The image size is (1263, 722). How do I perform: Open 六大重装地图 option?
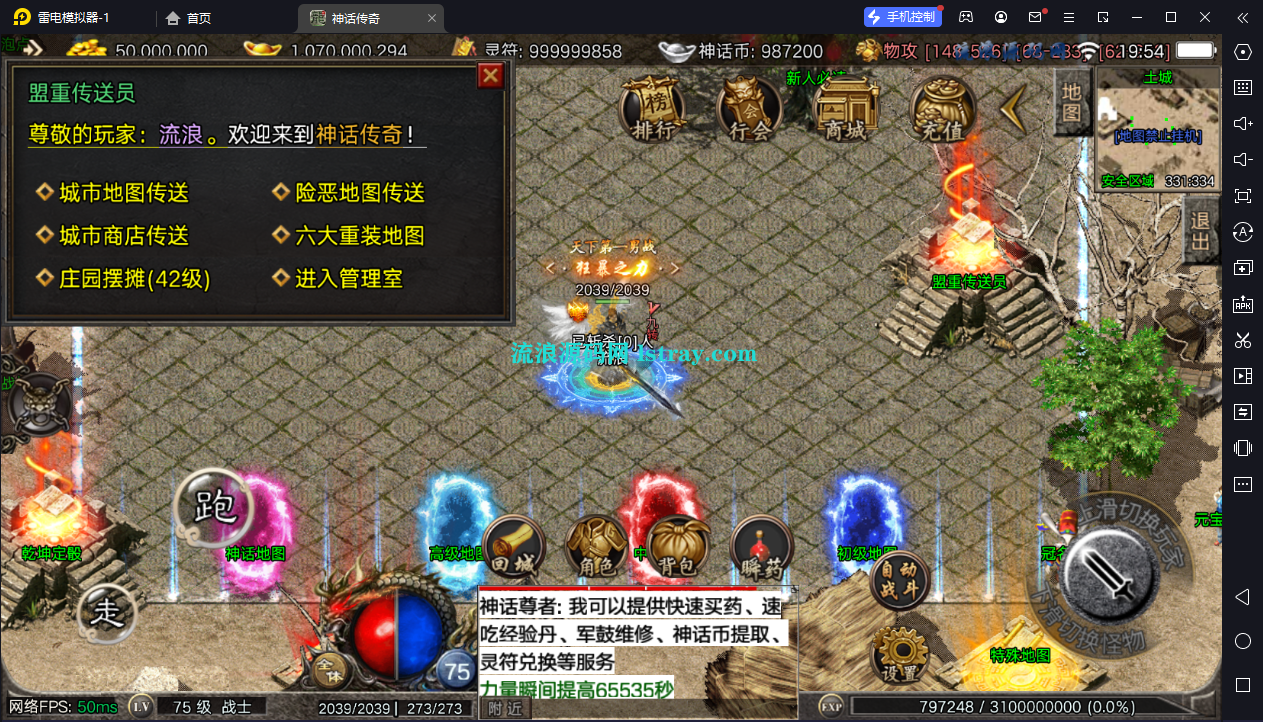359,236
